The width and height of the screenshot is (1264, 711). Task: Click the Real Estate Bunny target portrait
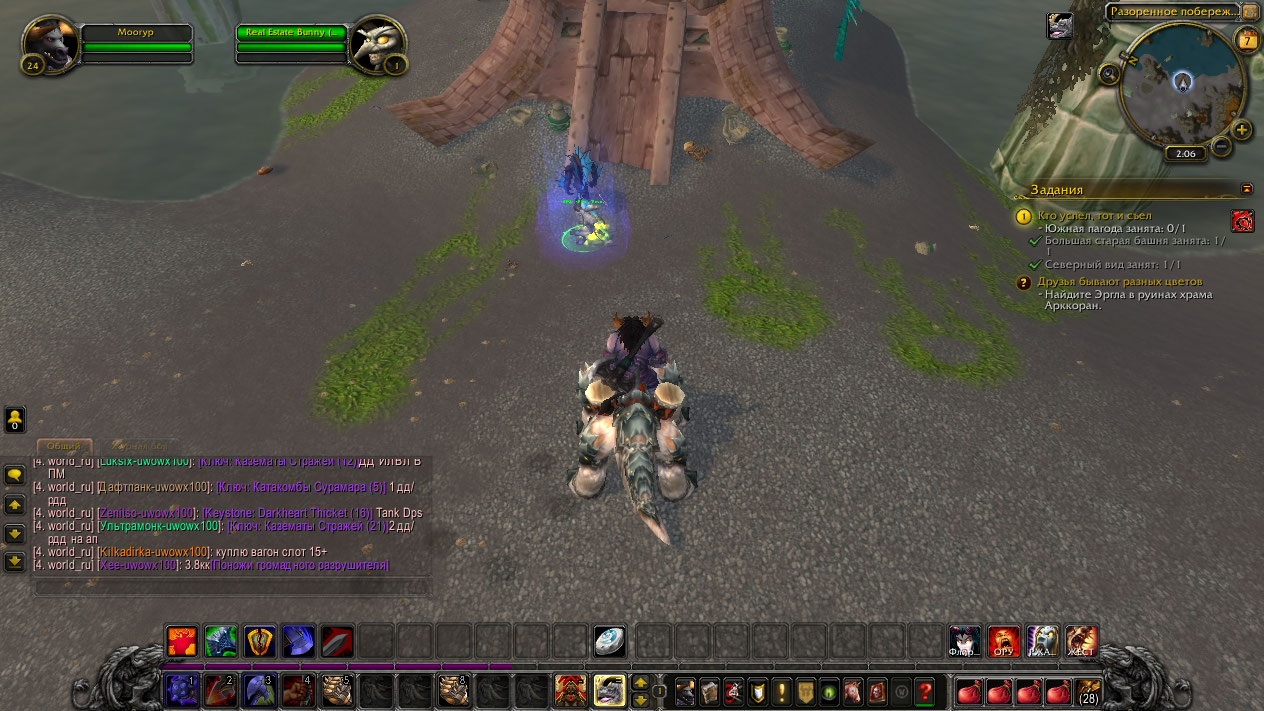coord(378,43)
